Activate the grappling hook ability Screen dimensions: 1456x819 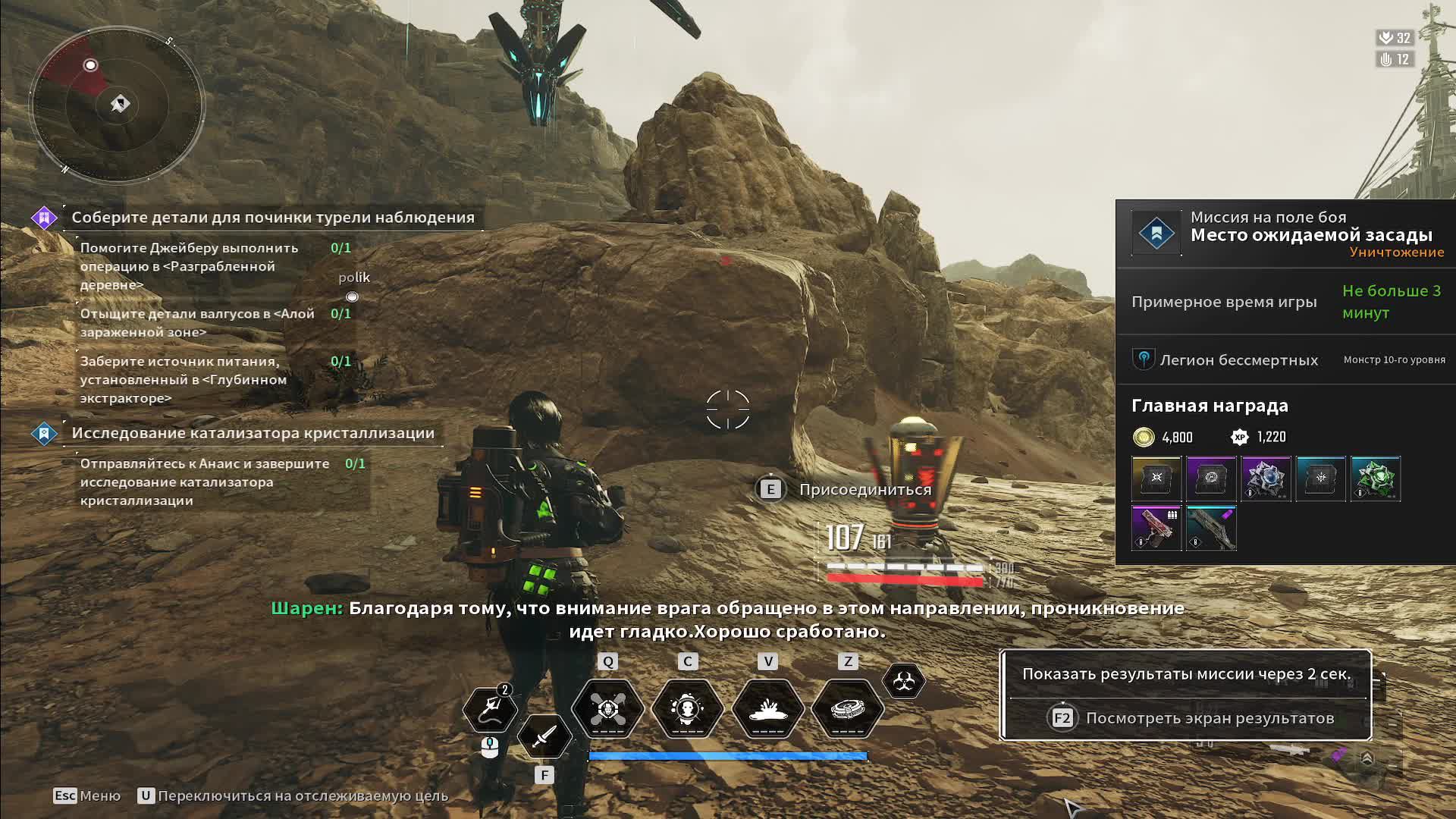pos(490,710)
